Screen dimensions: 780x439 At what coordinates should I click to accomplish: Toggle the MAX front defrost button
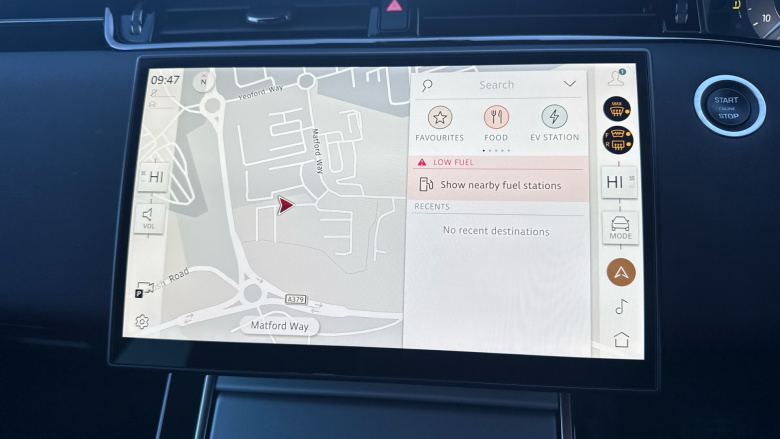[x=617, y=110]
